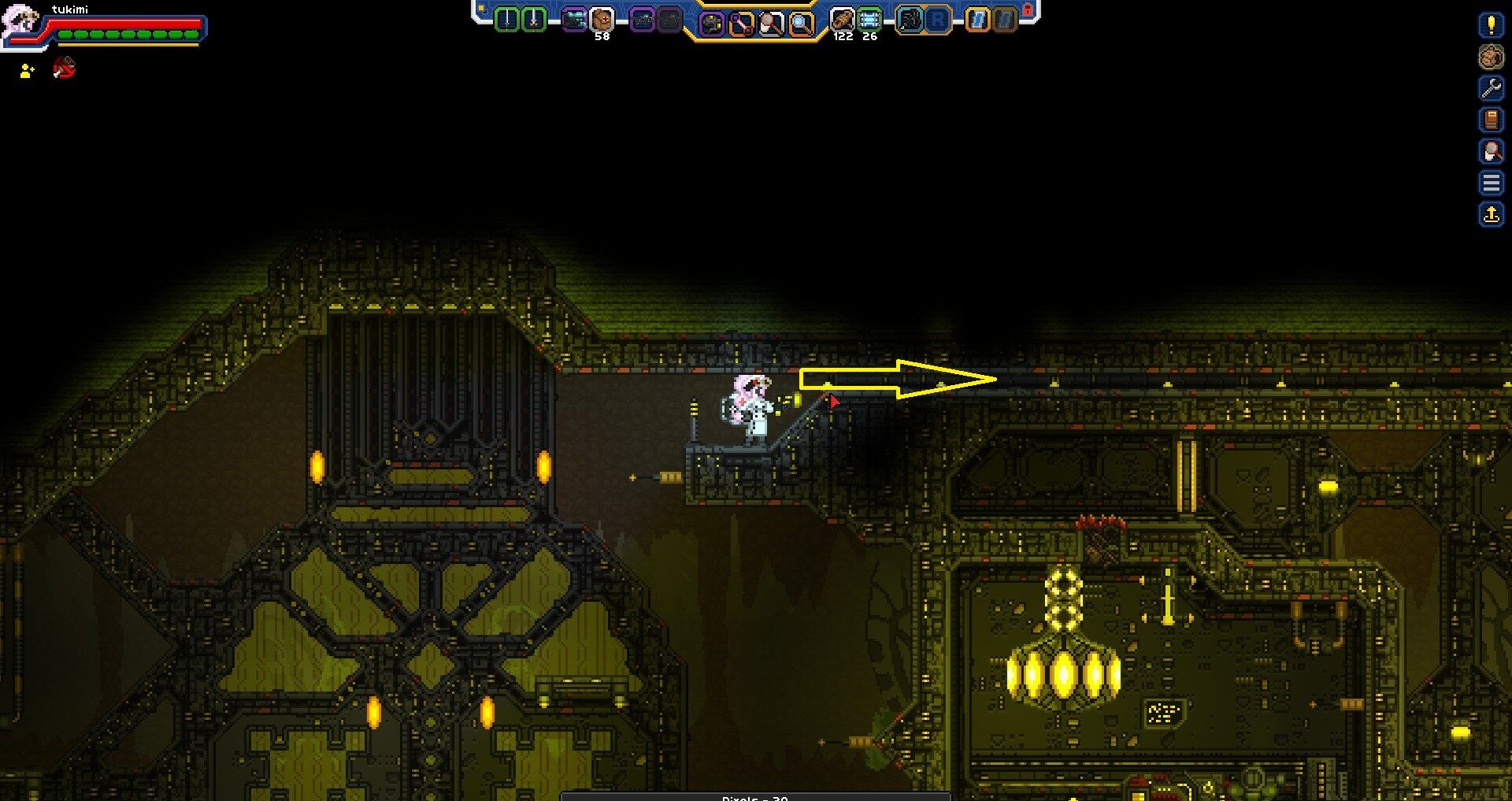Lock the action bar with the red padlock
The height and width of the screenshot is (801, 1512).
(1026, 8)
